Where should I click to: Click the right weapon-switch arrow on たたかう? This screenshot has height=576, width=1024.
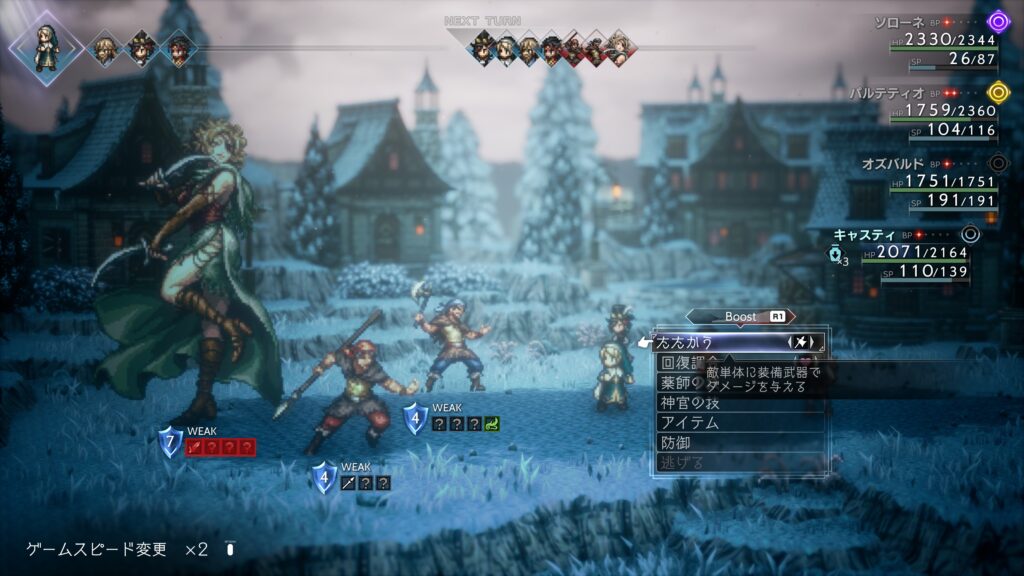pos(814,343)
